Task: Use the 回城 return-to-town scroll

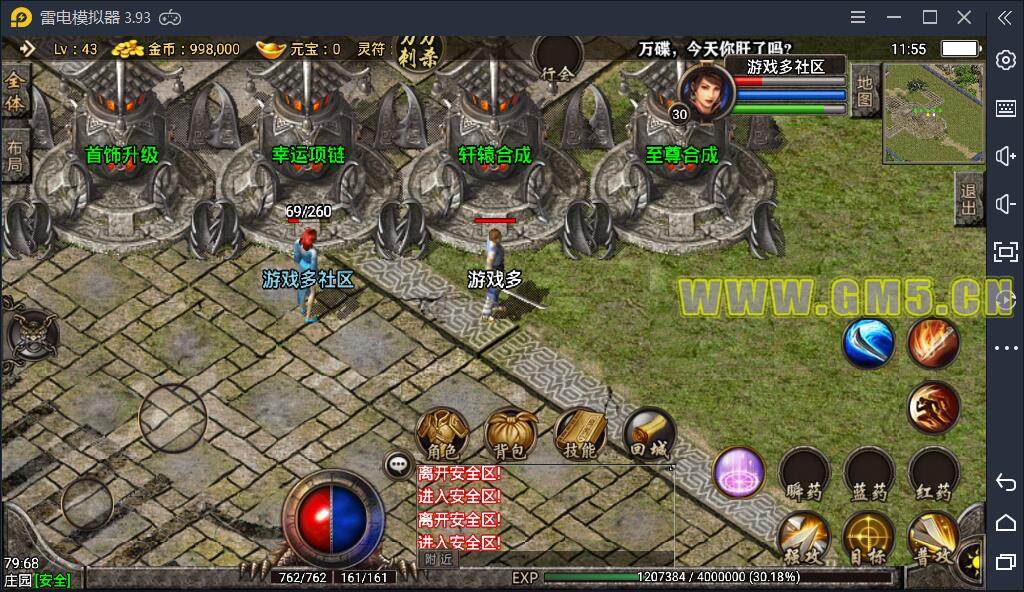Action: (x=648, y=434)
